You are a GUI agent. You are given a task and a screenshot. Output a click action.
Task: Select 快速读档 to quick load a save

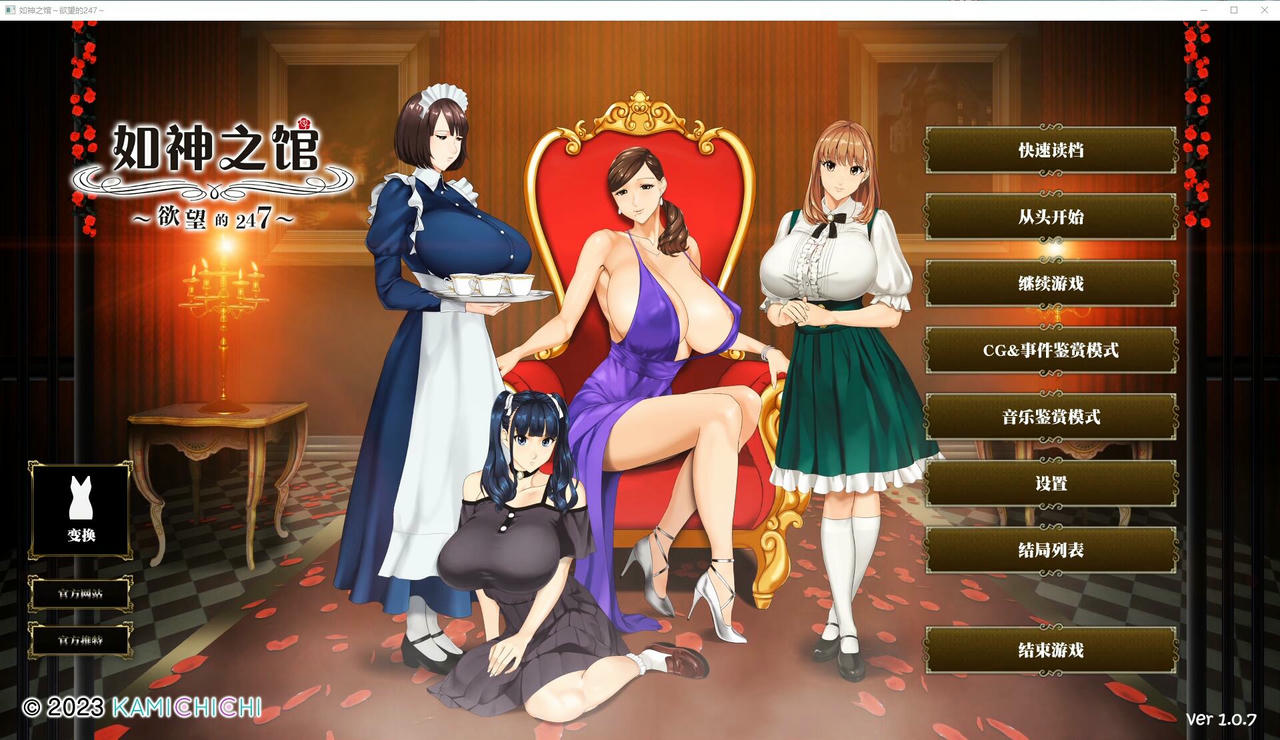pos(1050,150)
